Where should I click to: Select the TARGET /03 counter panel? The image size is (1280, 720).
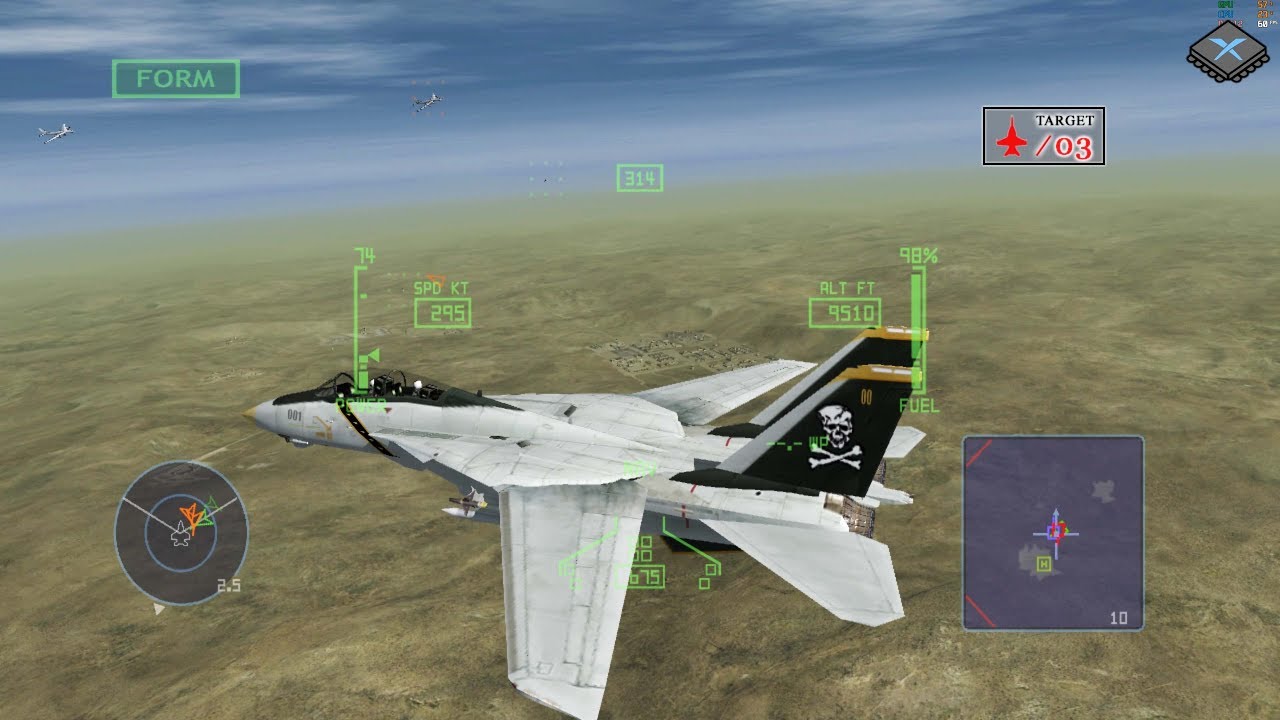[x=1043, y=133]
